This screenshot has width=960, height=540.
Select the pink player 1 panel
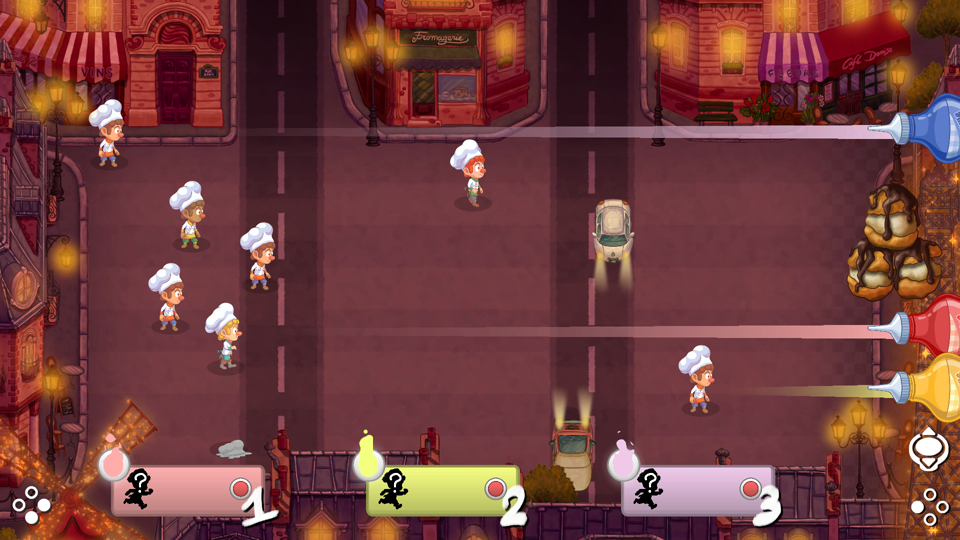188,490
